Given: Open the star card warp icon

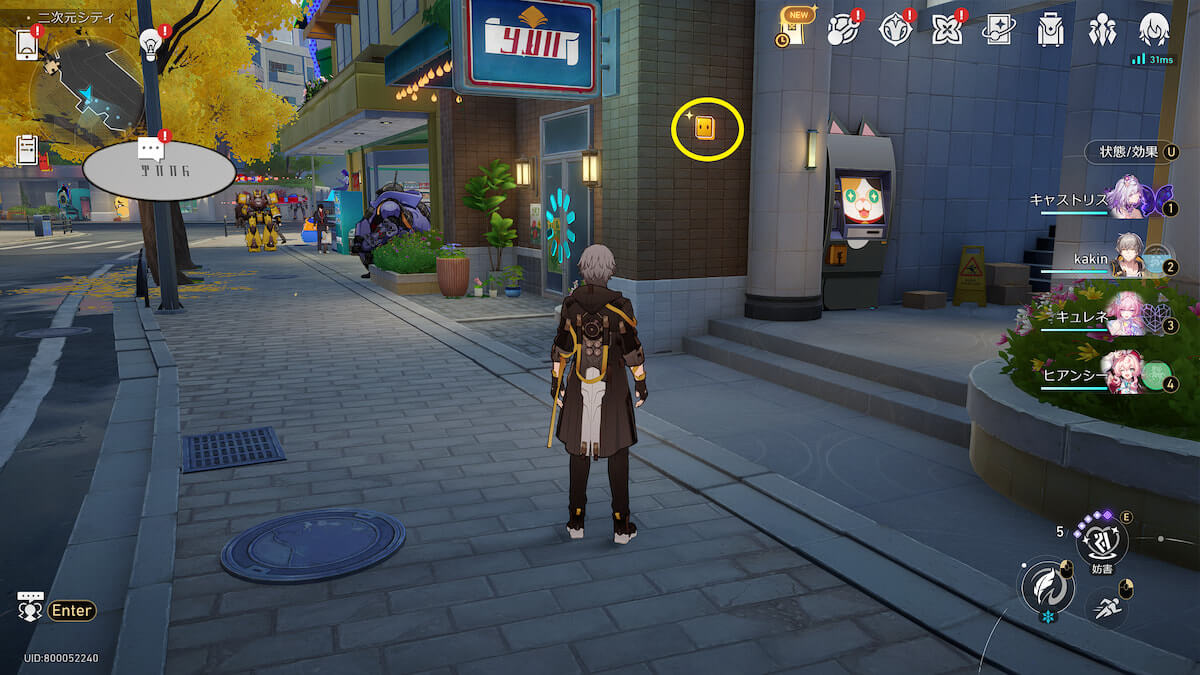Looking at the screenshot, I should [998, 30].
